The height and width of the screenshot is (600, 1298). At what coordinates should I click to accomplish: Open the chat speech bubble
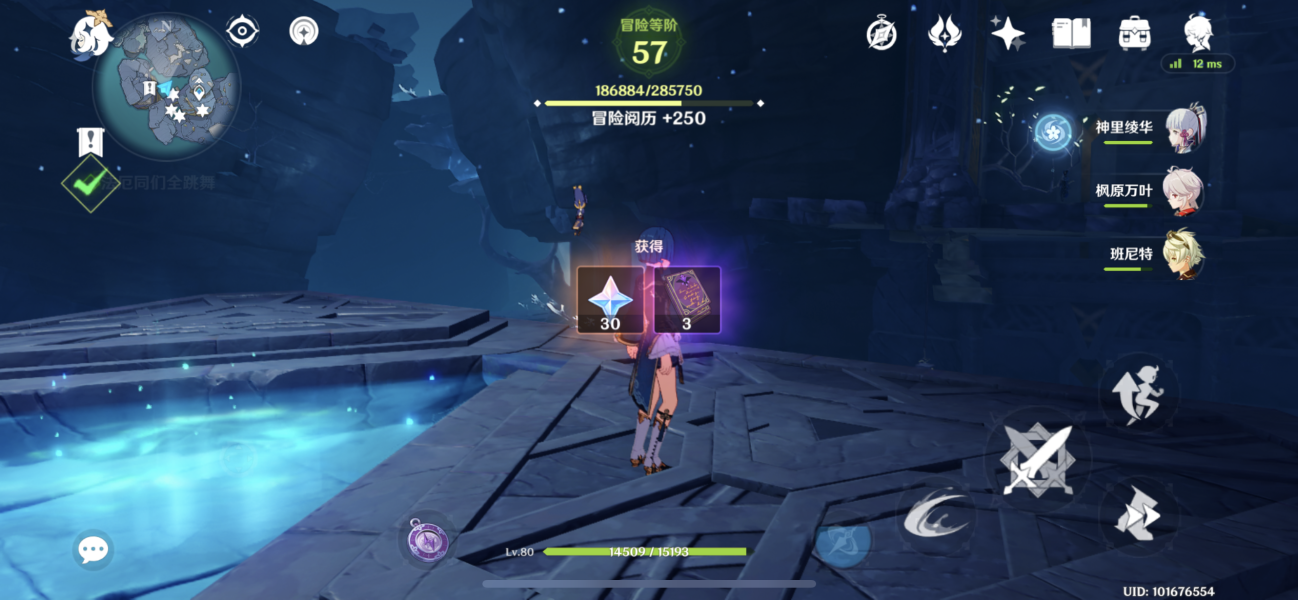tap(93, 549)
